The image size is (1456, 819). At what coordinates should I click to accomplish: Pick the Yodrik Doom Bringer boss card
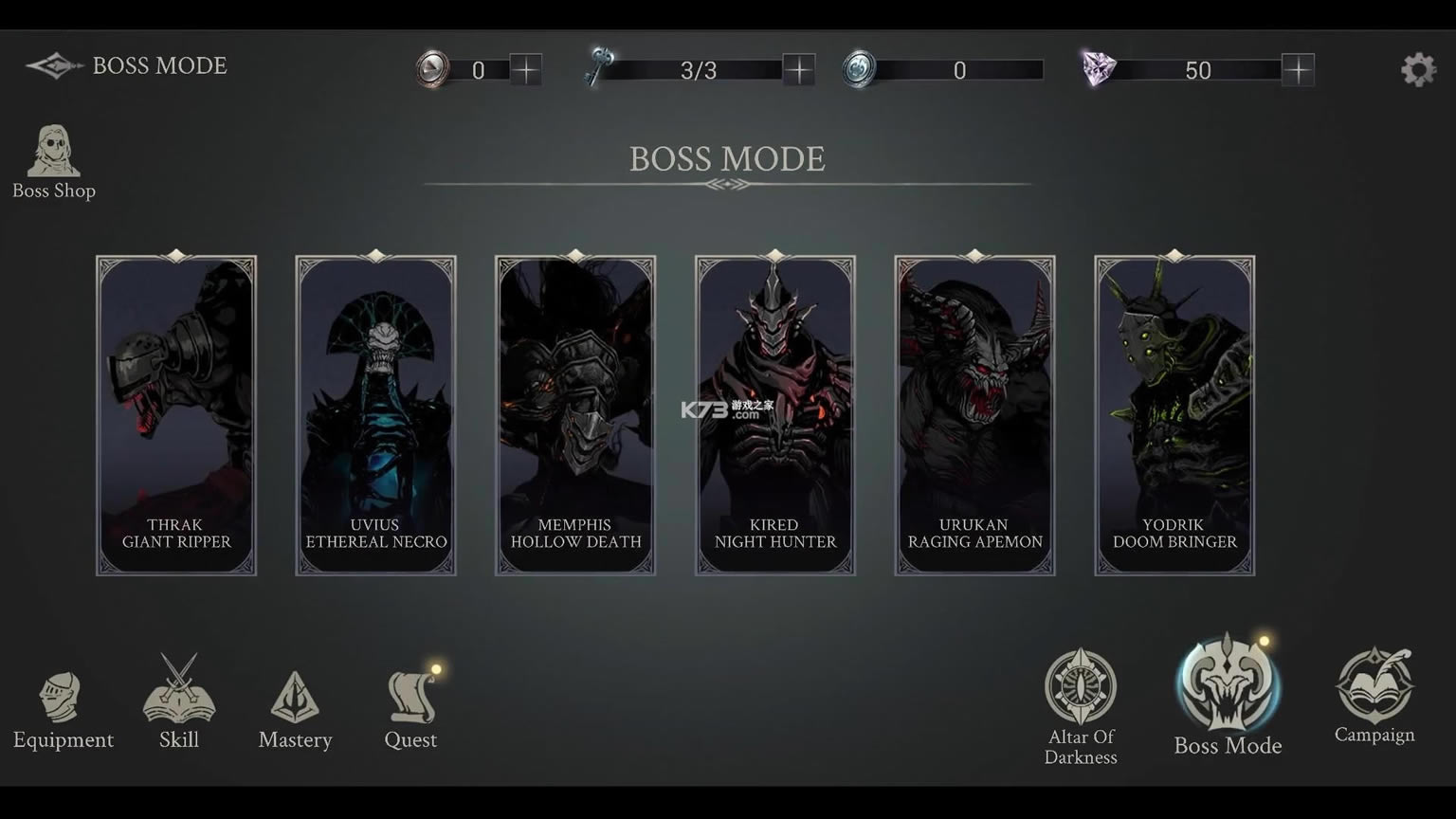click(x=1174, y=415)
